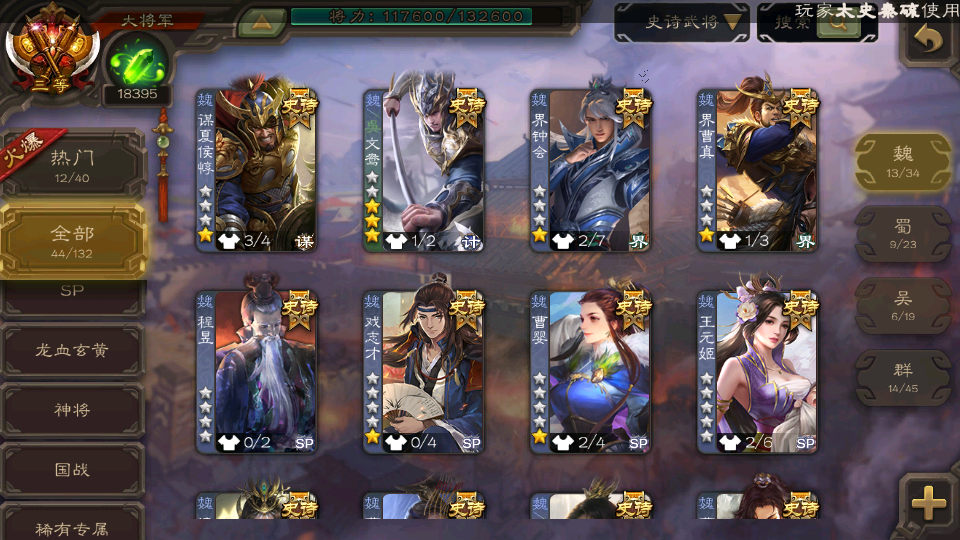Filter generals by 群 faction
Screen dimensions: 960x540
(903, 376)
